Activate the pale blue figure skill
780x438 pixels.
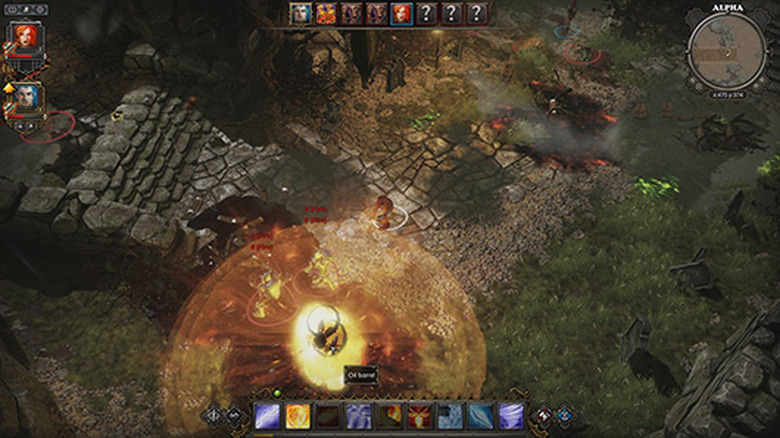tap(358, 416)
